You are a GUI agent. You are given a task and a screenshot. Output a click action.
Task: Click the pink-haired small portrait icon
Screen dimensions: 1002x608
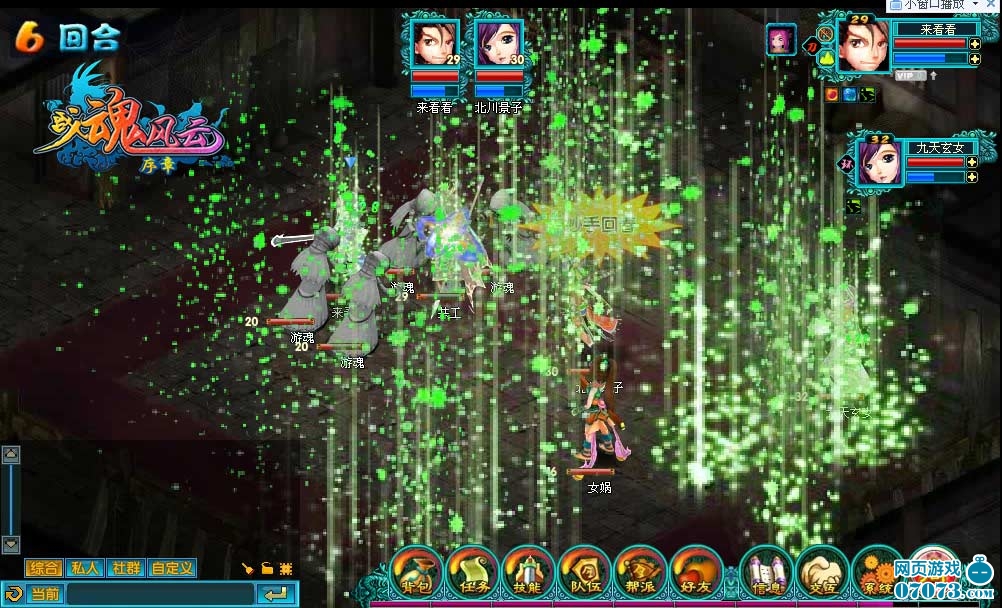pos(781,40)
